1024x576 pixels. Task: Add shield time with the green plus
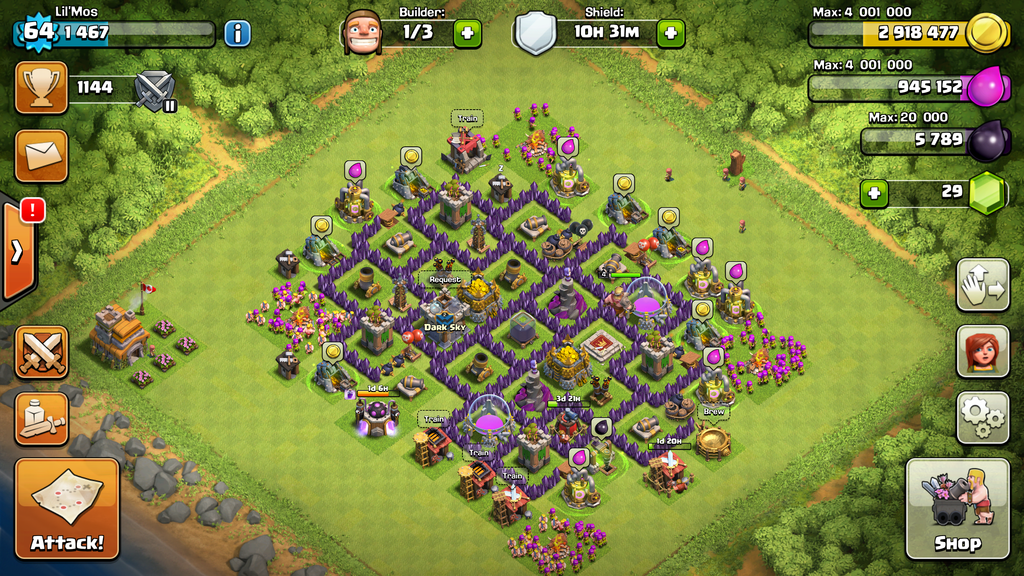pyautogui.click(x=670, y=33)
